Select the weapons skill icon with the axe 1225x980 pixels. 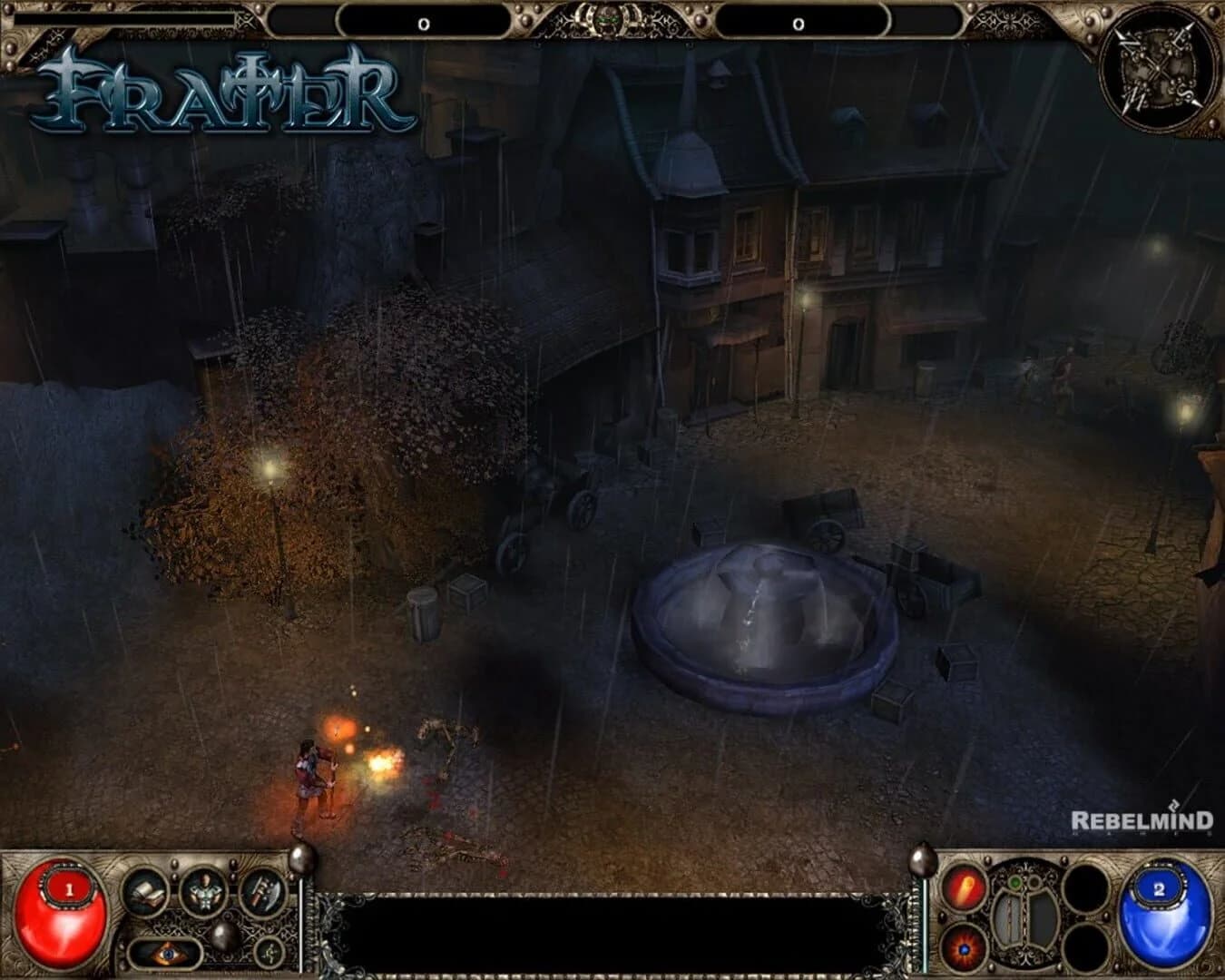pos(262,894)
